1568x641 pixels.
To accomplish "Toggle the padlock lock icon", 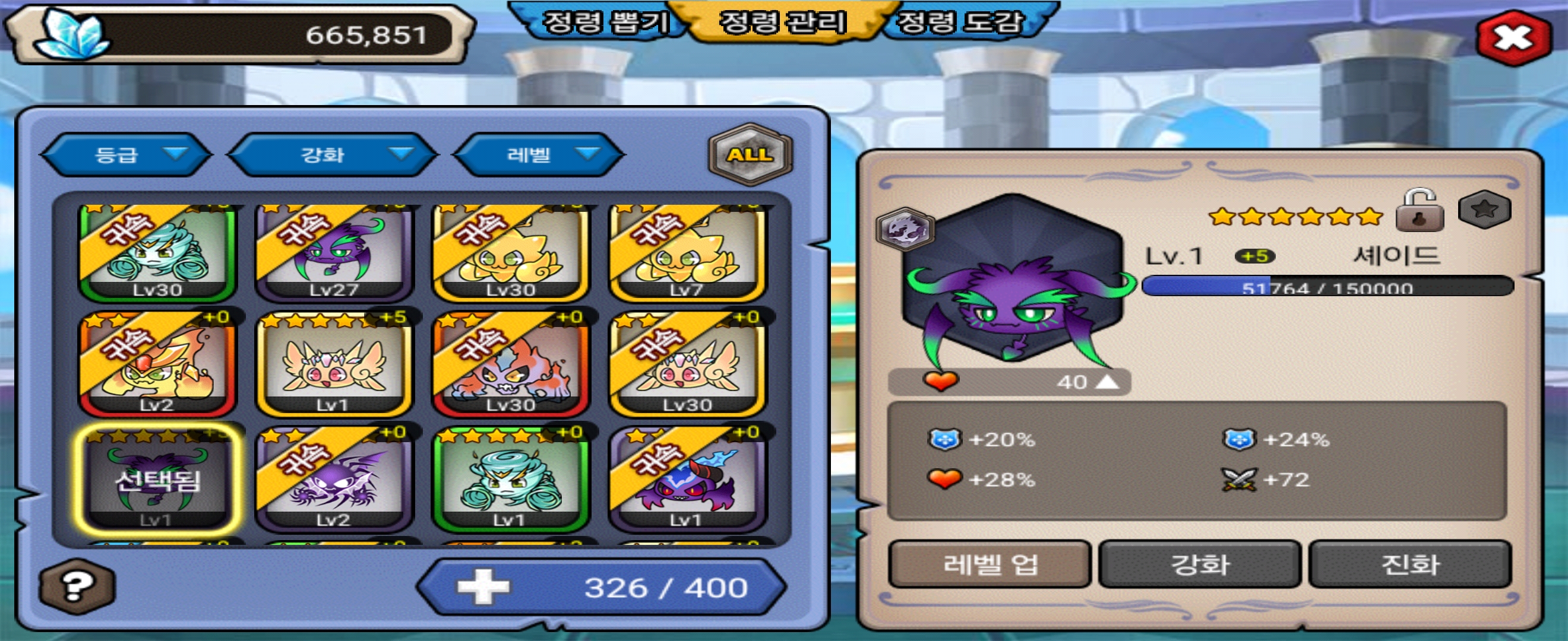I will 1420,211.
